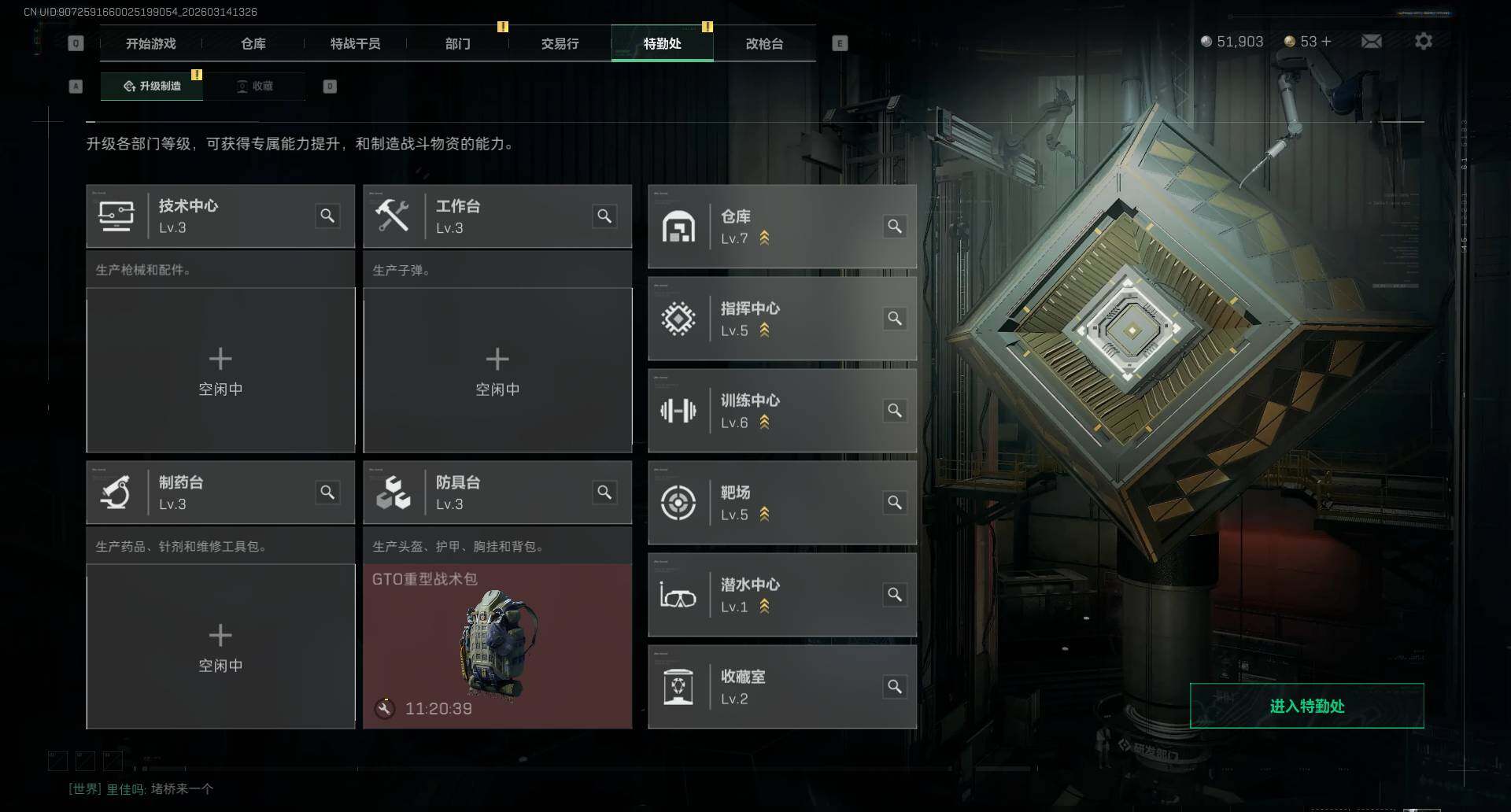Choose the idle 制药台 production slot

point(220,647)
